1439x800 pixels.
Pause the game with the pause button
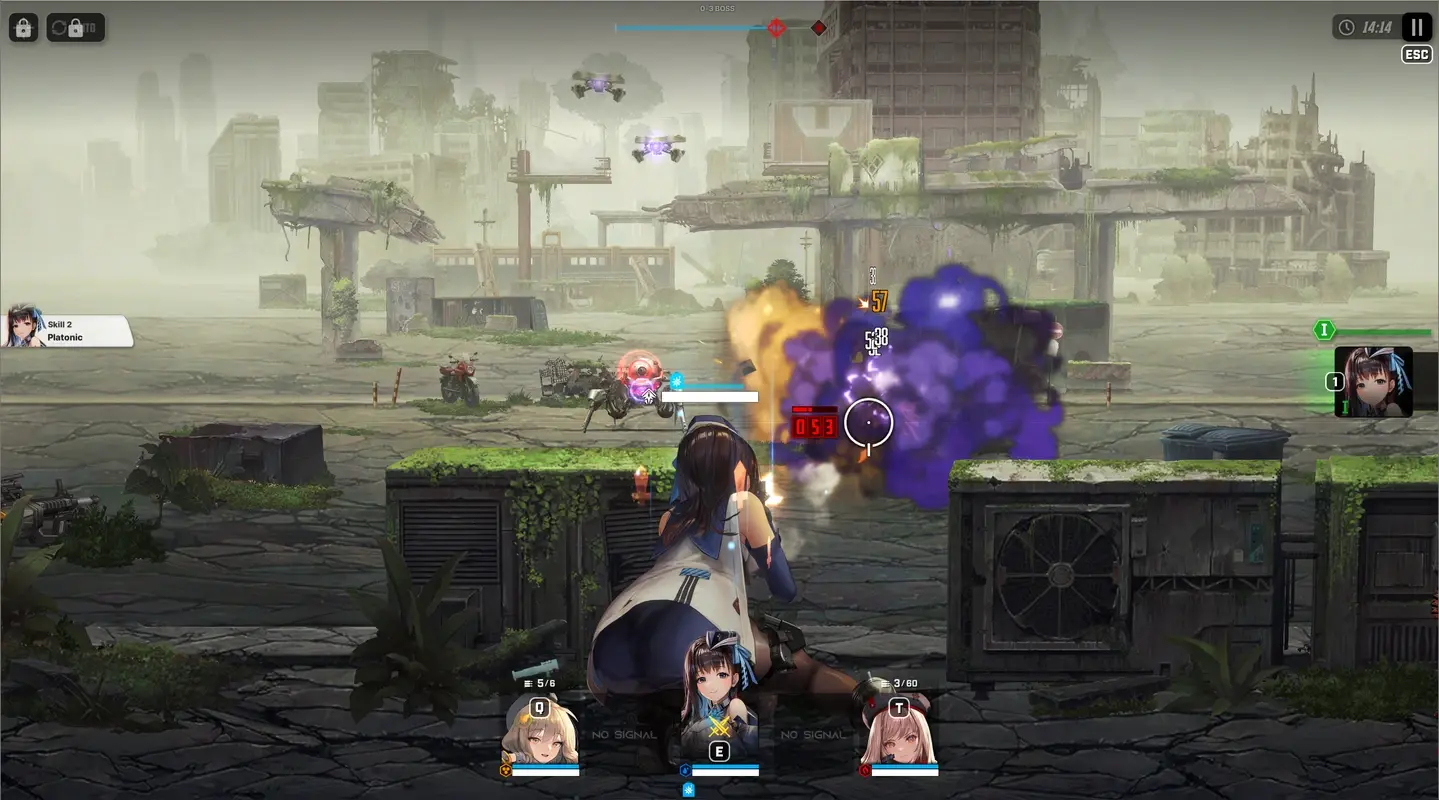(1415, 27)
